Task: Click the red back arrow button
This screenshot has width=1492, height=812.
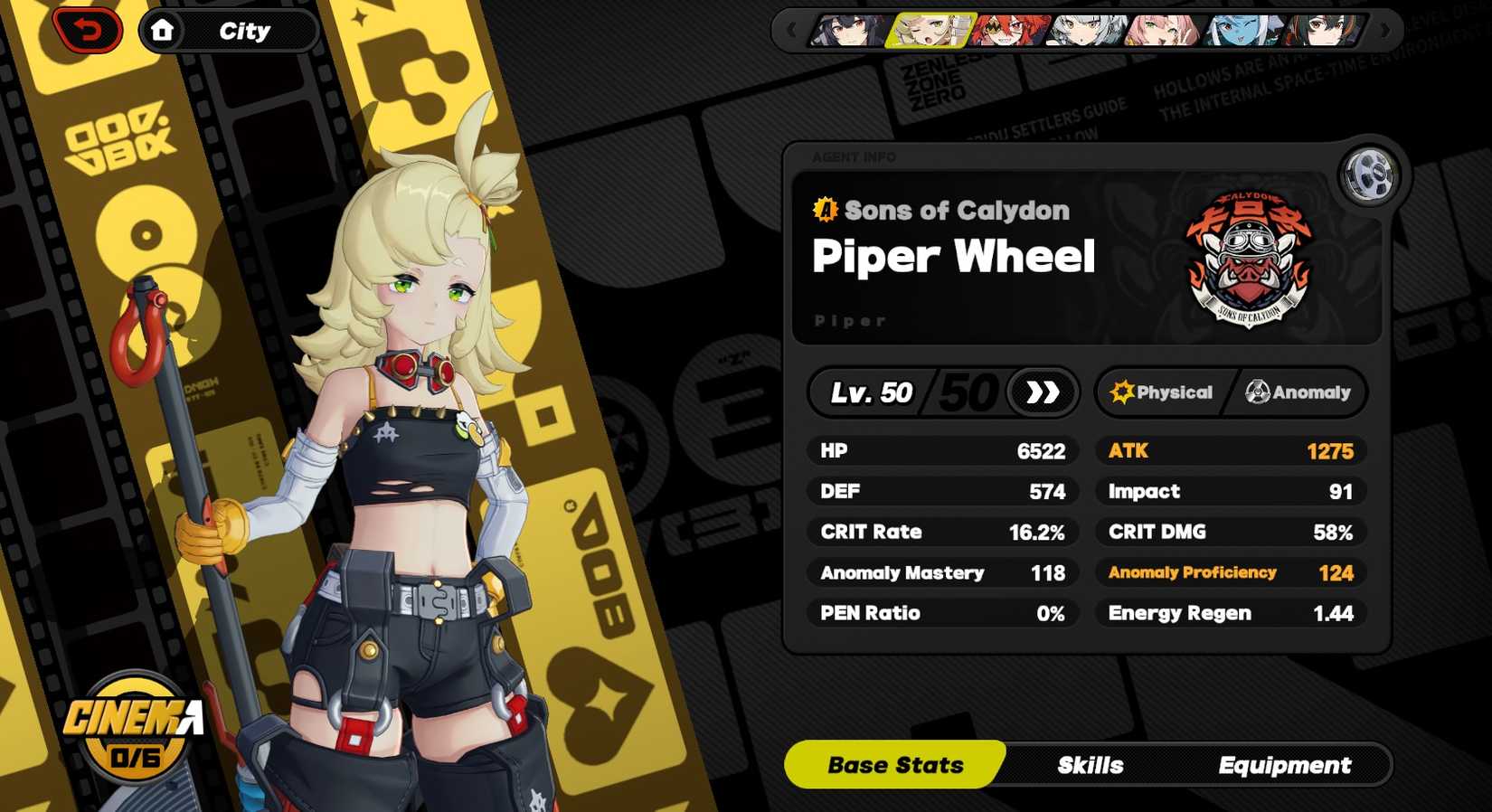Action: (88, 31)
